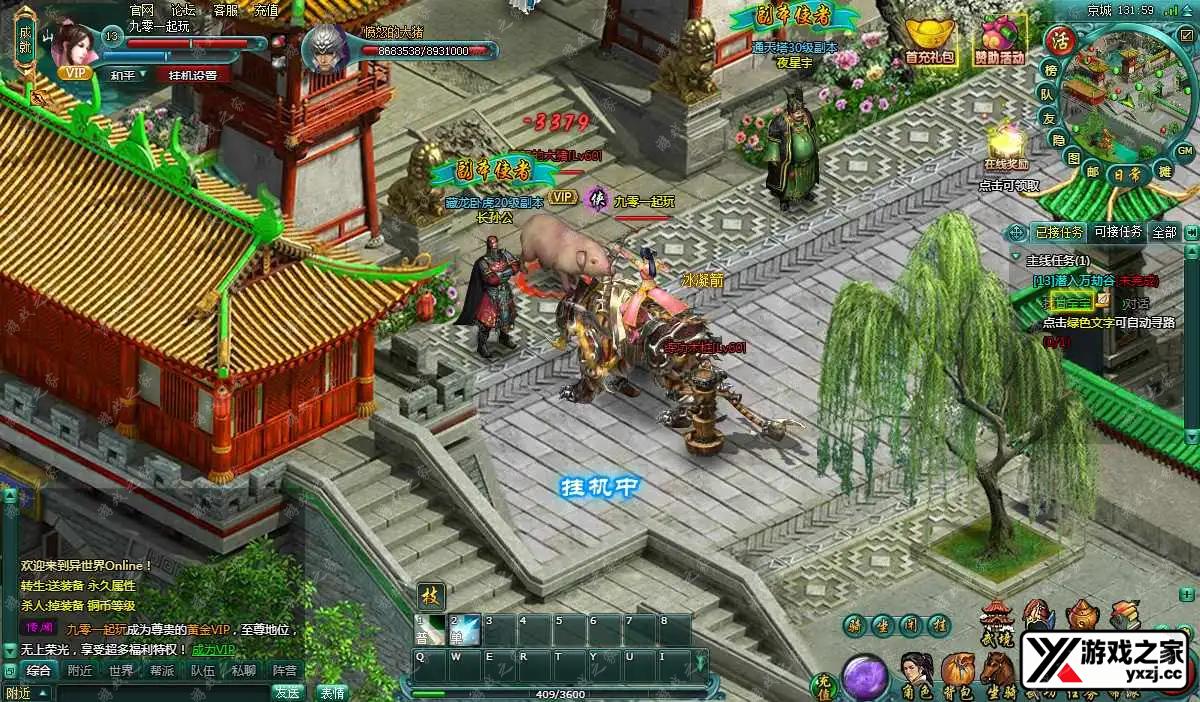Image resolution: width=1200 pixels, height=702 pixels.
Task: Open the 首充礼包 first-recharge gift pack
Action: click(x=930, y=42)
